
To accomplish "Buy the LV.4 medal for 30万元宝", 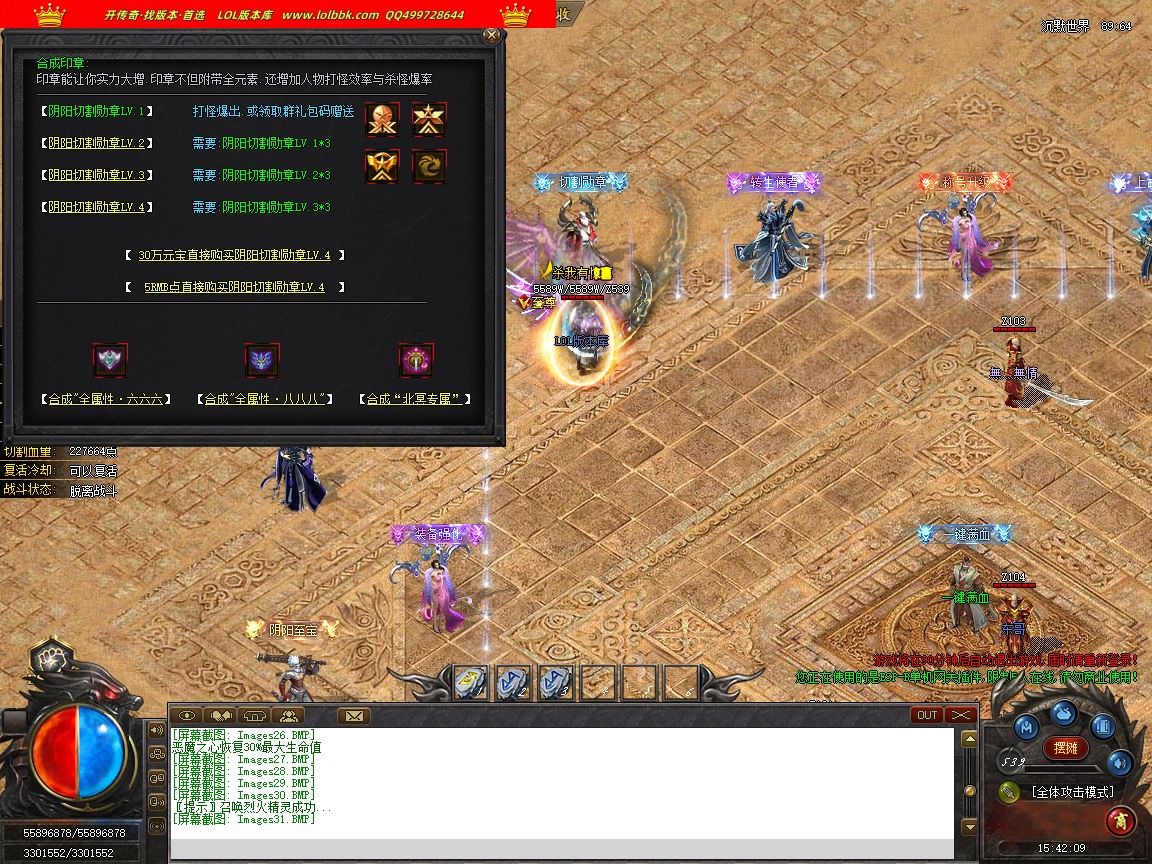I will 234,255.
